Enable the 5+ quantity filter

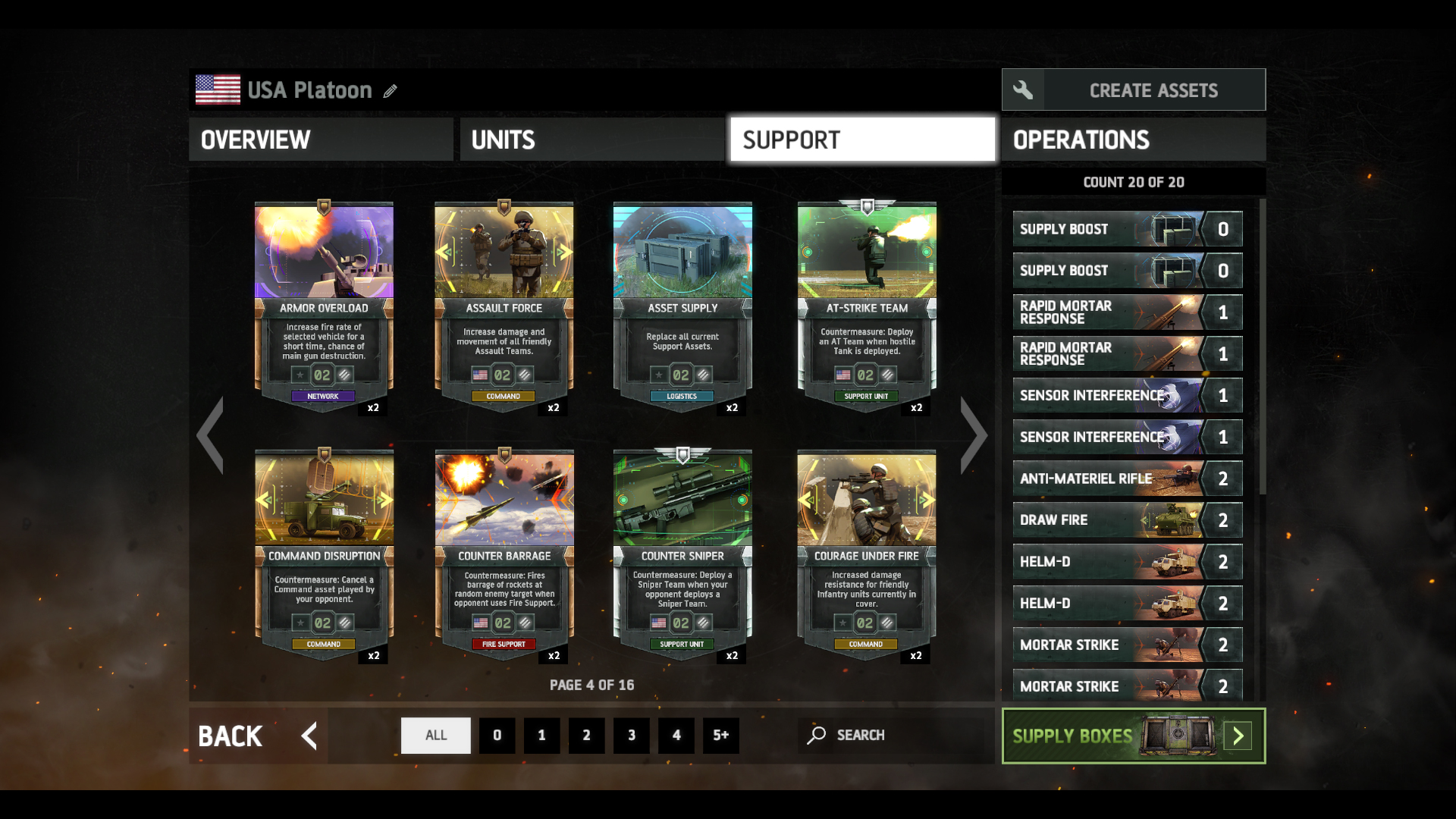[x=721, y=735]
